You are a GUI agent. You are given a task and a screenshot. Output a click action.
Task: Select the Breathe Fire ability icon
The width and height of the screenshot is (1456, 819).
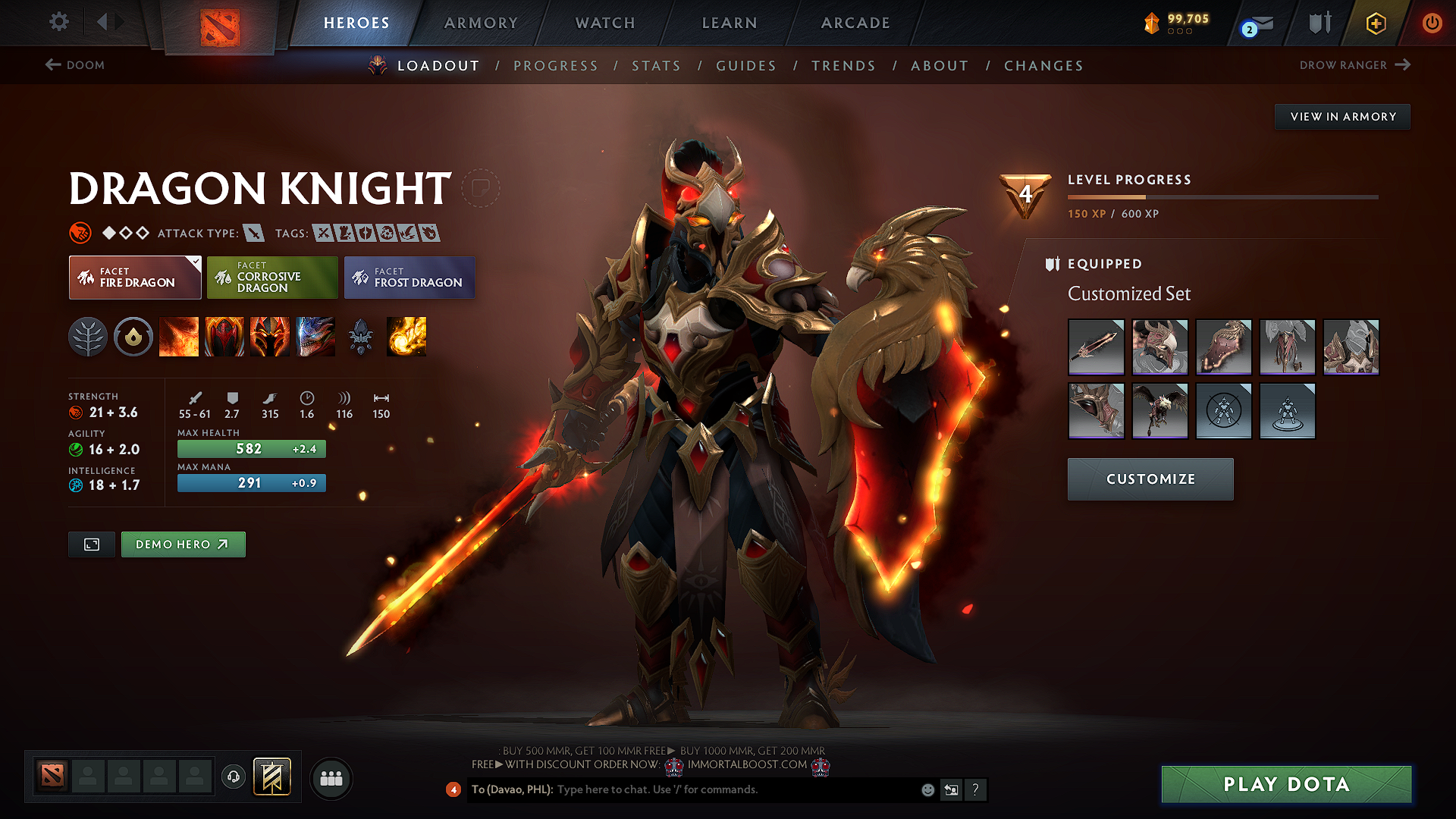click(x=179, y=337)
